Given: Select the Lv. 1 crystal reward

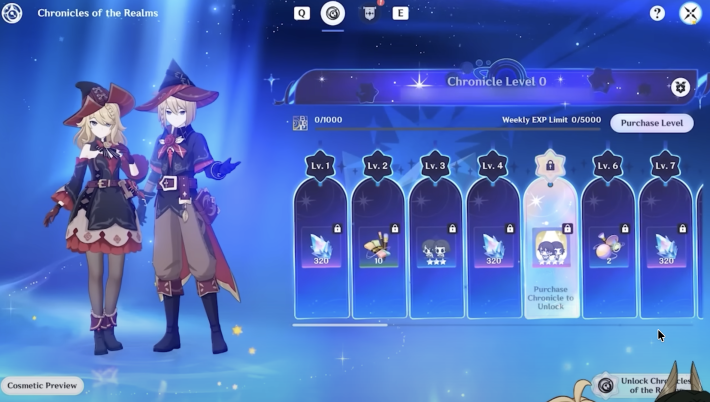Looking at the screenshot, I should pos(321,247).
